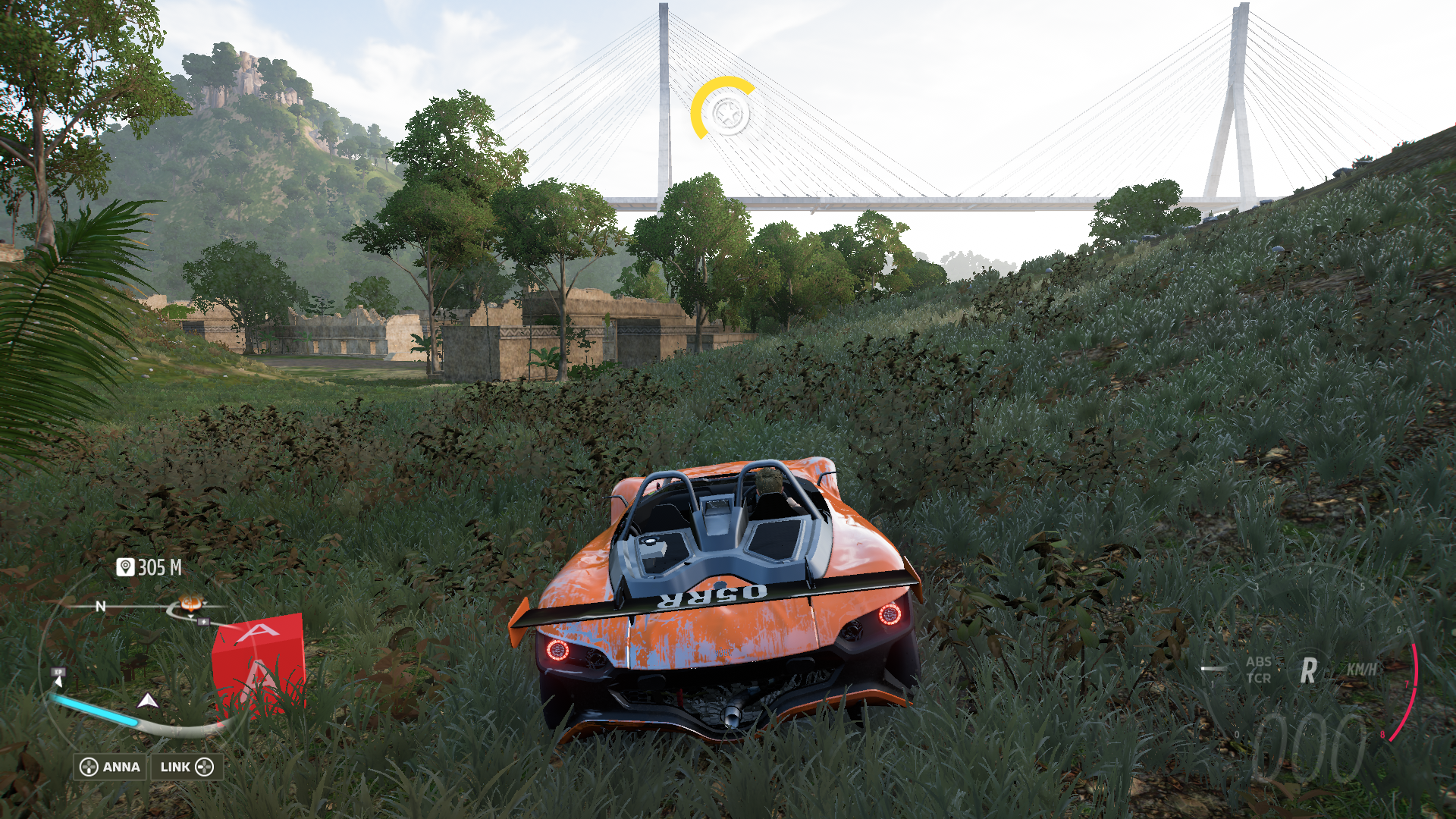Image resolution: width=1456 pixels, height=819 pixels.
Task: Select the orange festival icon on the minimap
Action: [190, 603]
